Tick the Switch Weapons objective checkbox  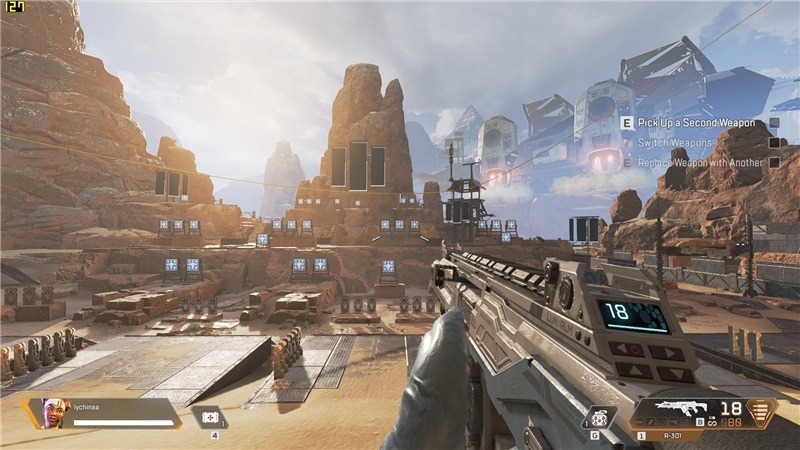click(x=774, y=142)
